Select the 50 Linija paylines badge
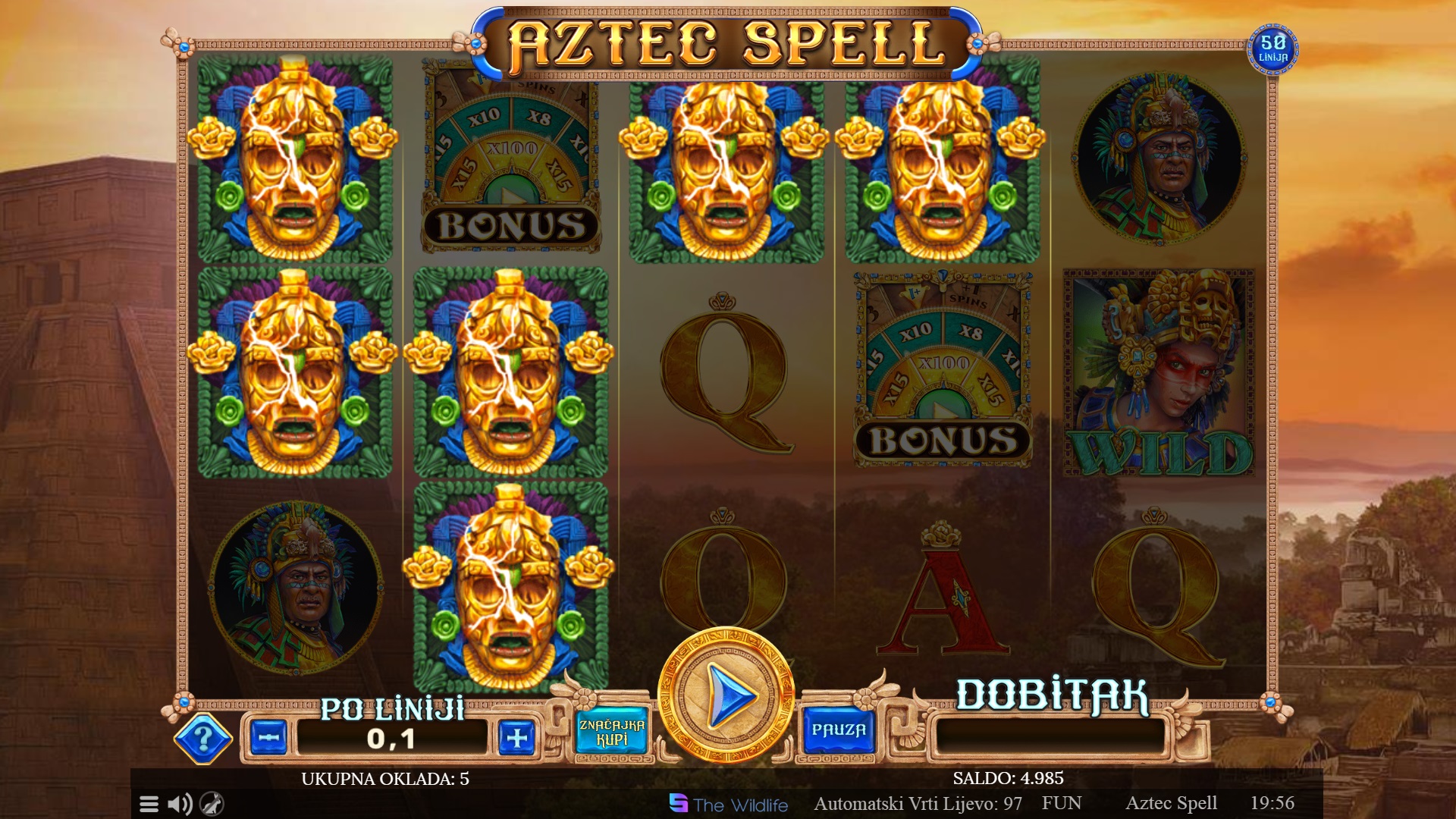 pos(1273,49)
